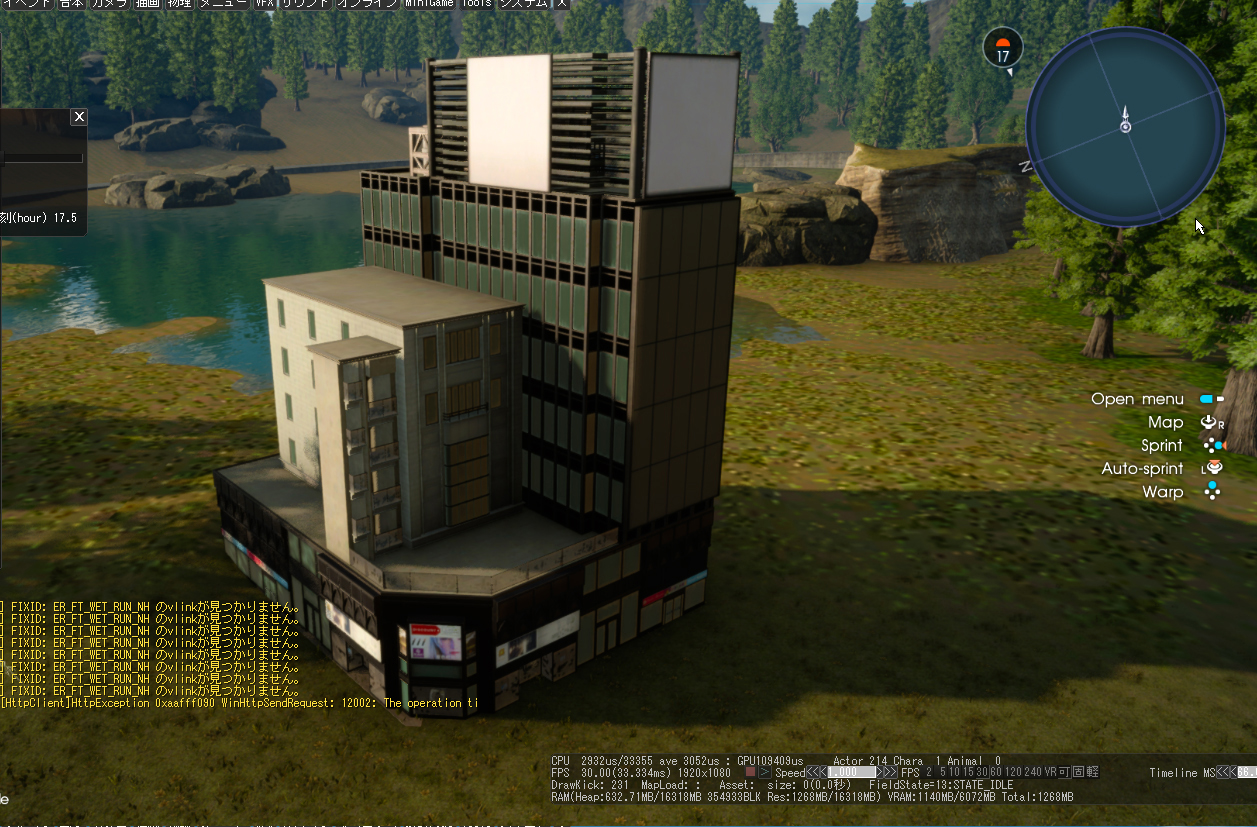Viewport: 1257px width, 827px height.
Task: Close the time-of-day panel
Action: [x=79, y=117]
